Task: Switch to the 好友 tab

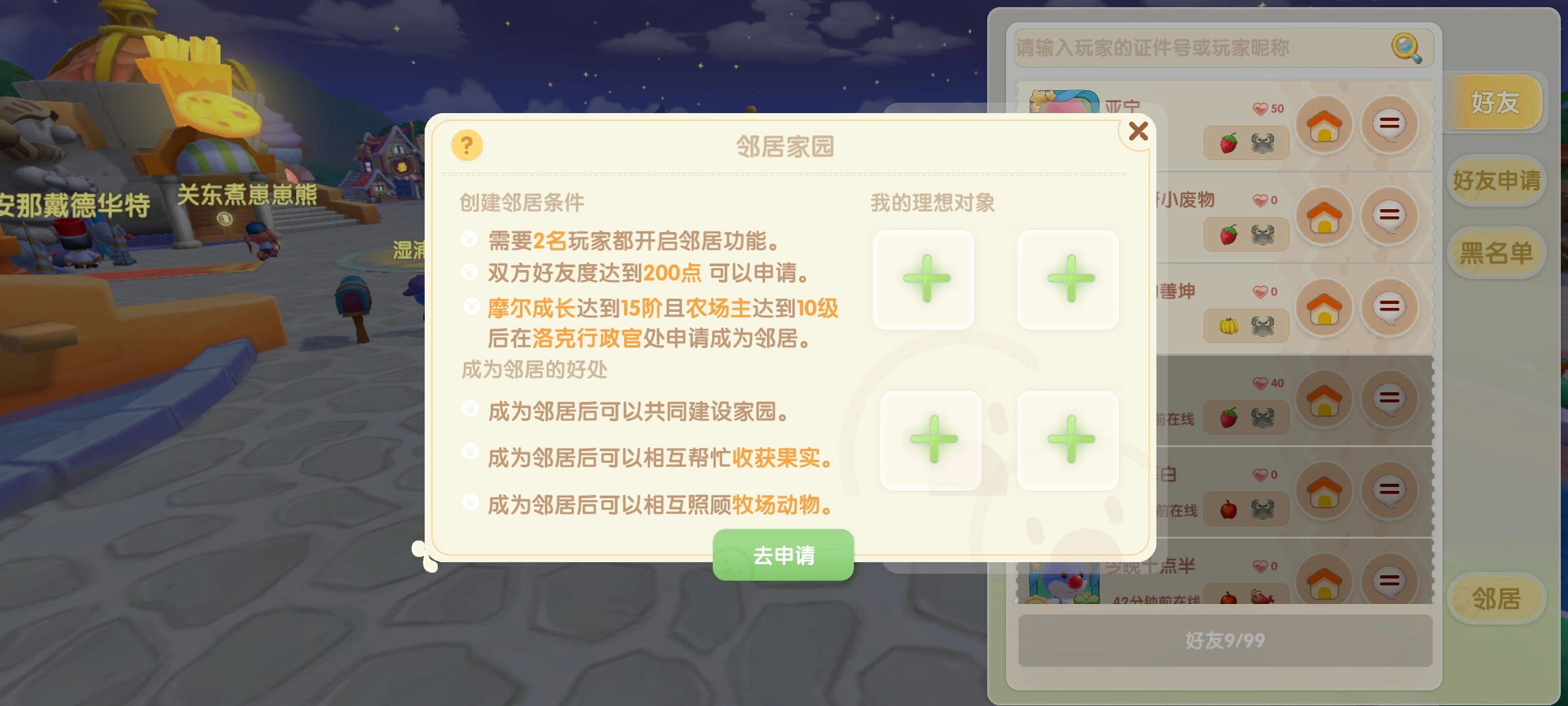Action: pyautogui.click(x=1496, y=103)
